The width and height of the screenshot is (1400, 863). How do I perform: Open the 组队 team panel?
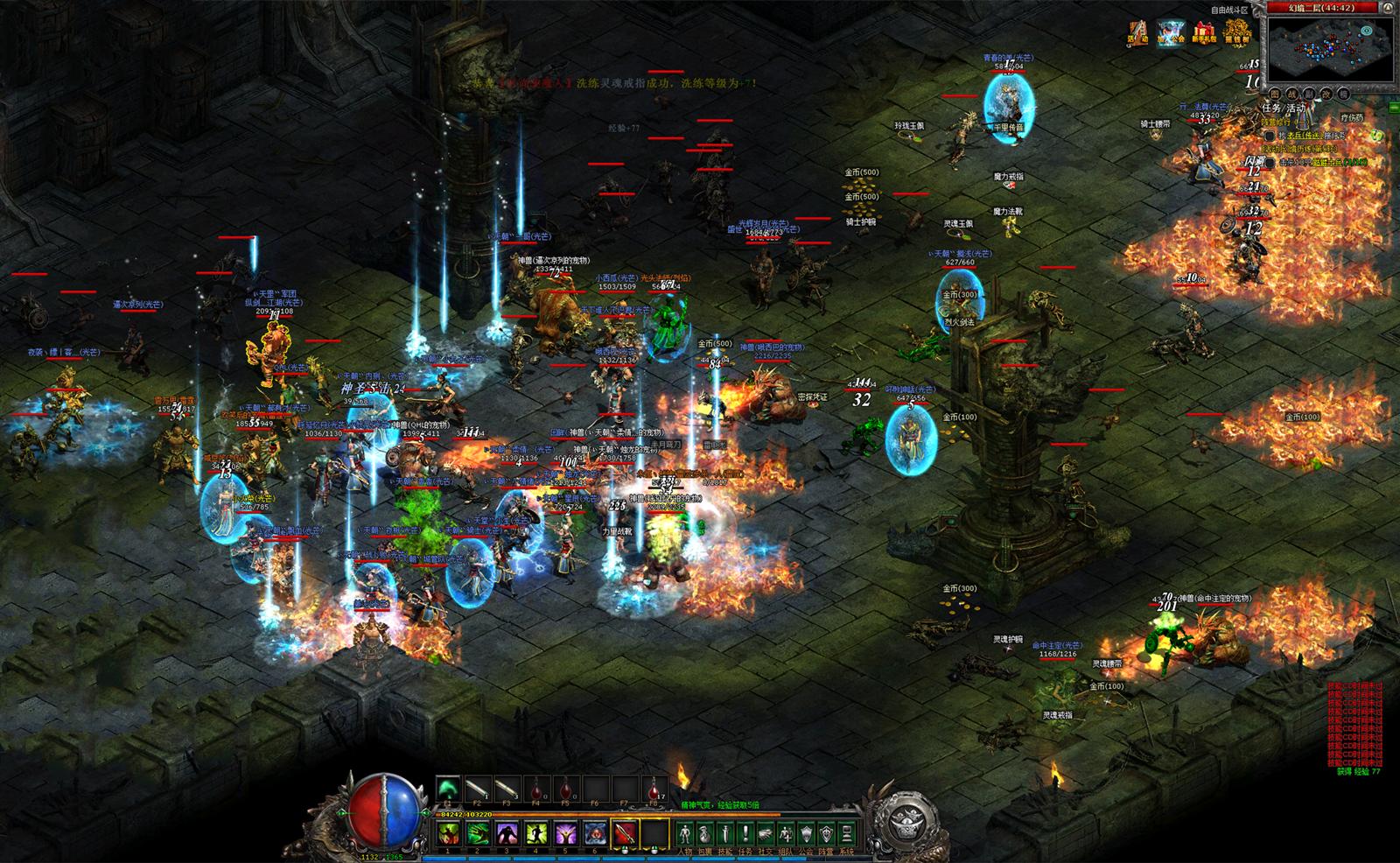coord(786,834)
